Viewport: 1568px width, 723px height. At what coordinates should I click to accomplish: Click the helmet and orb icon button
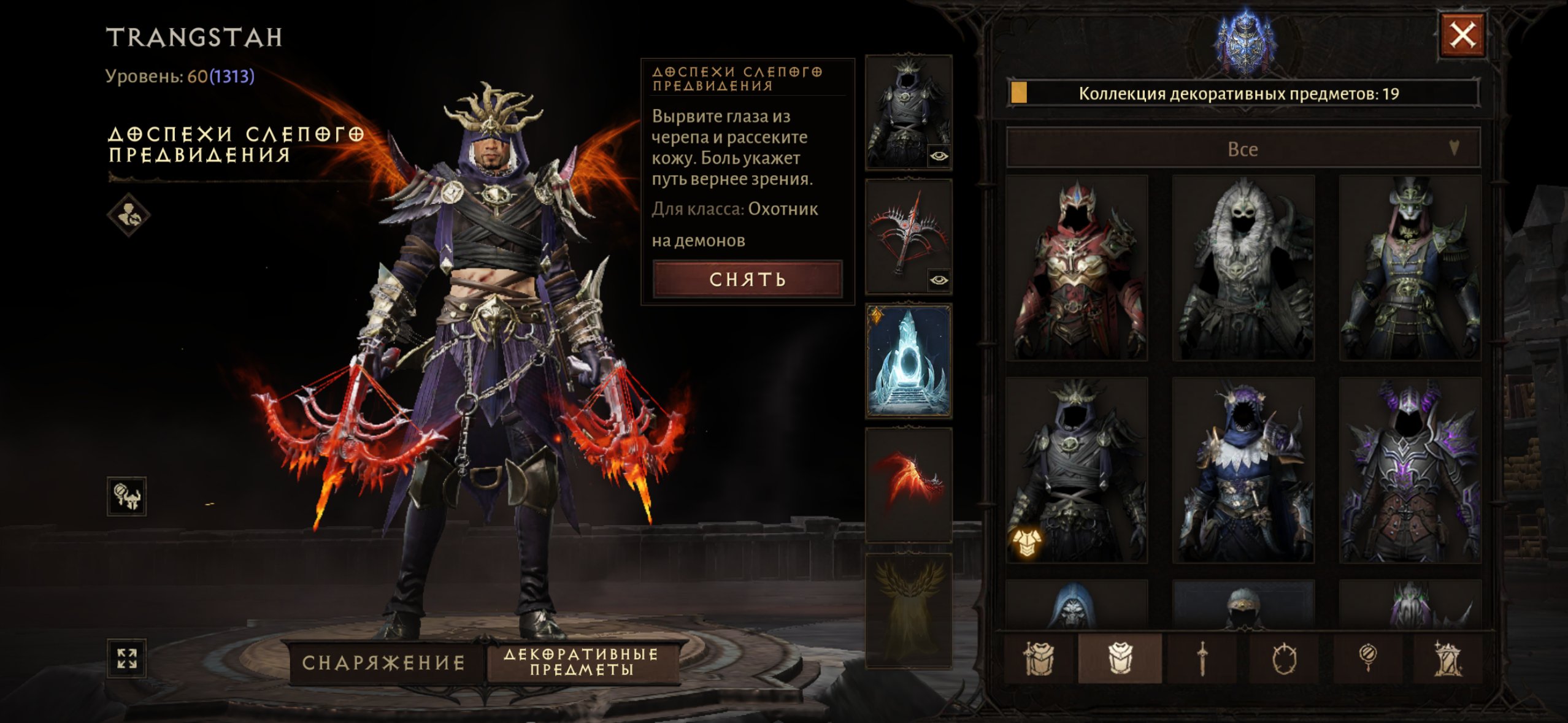point(127,496)
